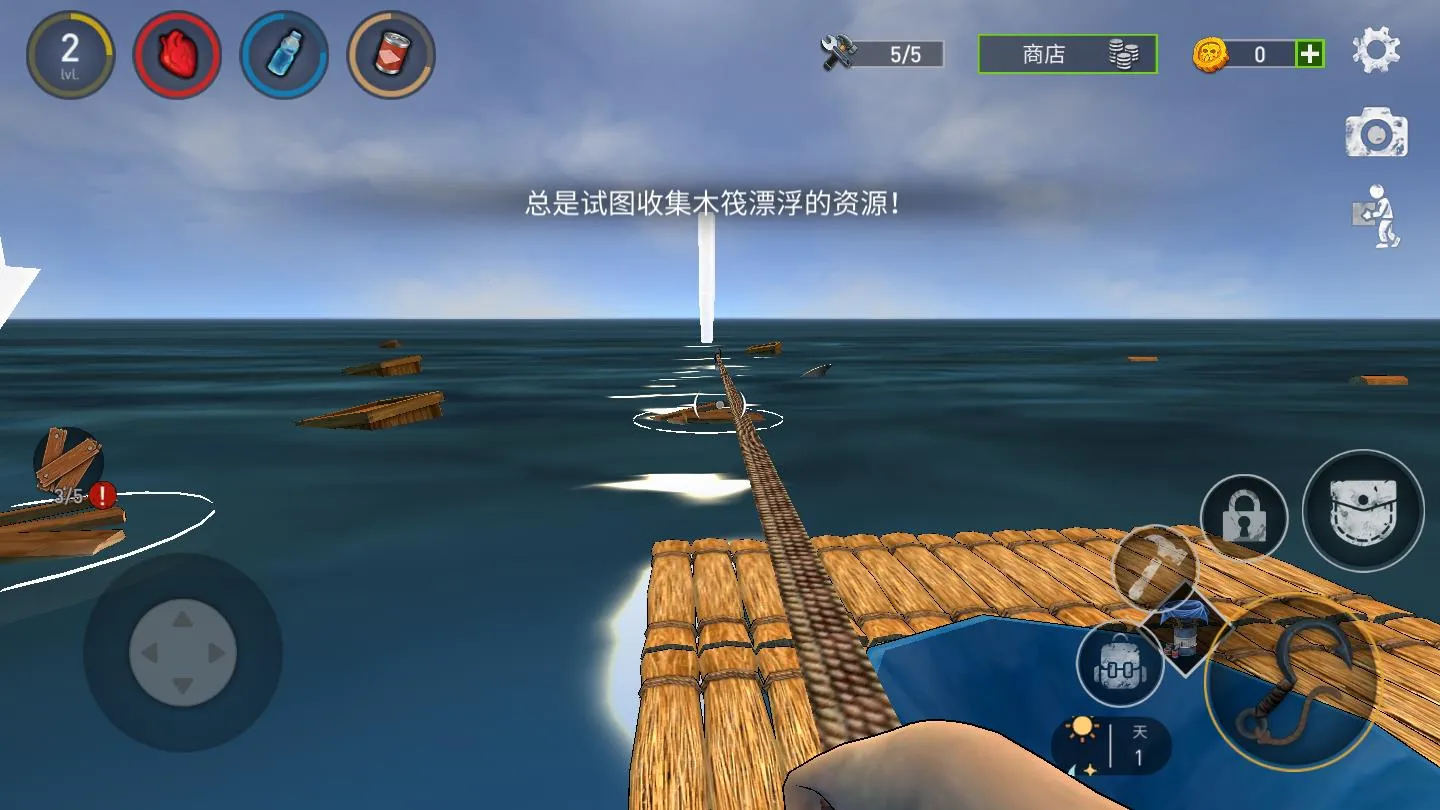This screenshot has height=810, width=1440.
Task: View the level 2 progress ring
Action: pos(70,55)
